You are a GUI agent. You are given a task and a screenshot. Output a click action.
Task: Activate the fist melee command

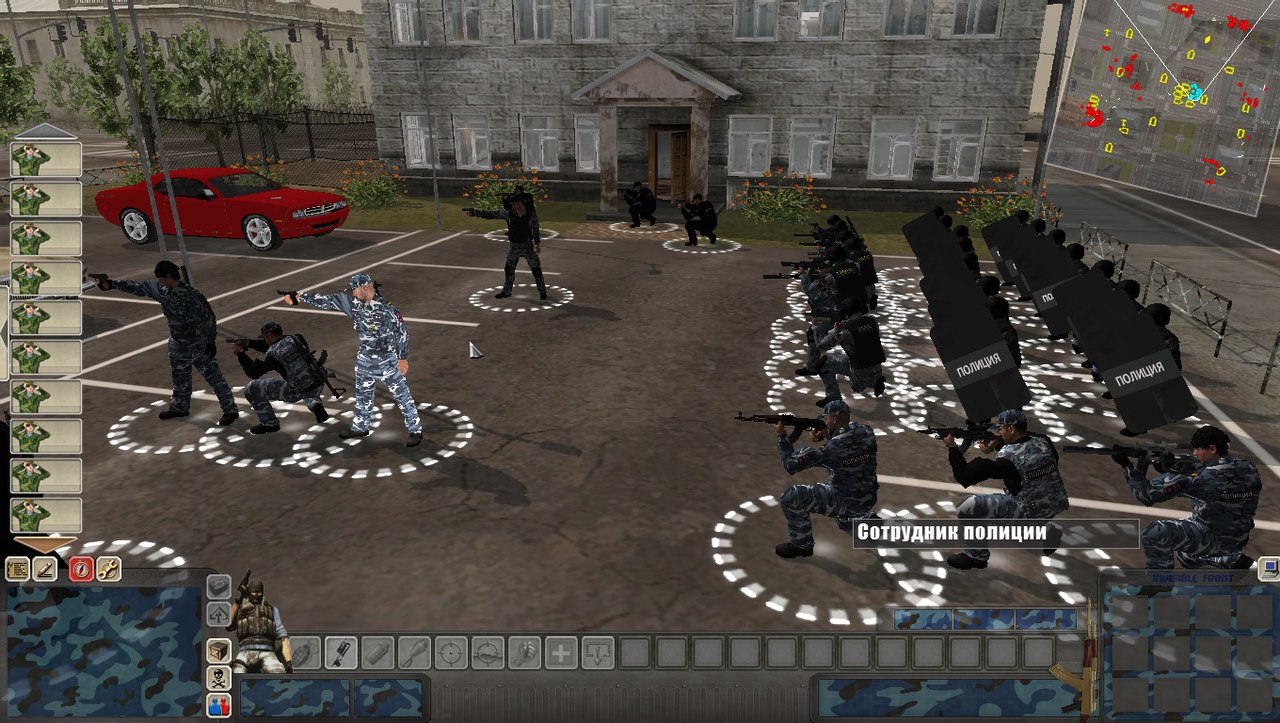(524, 653)
